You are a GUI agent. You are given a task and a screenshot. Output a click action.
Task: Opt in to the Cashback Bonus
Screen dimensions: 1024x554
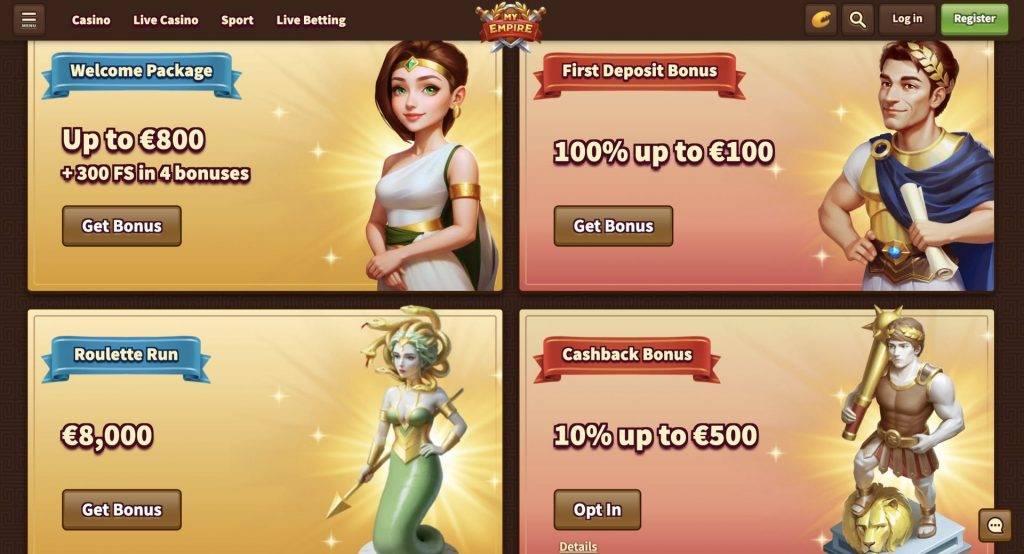597,510
